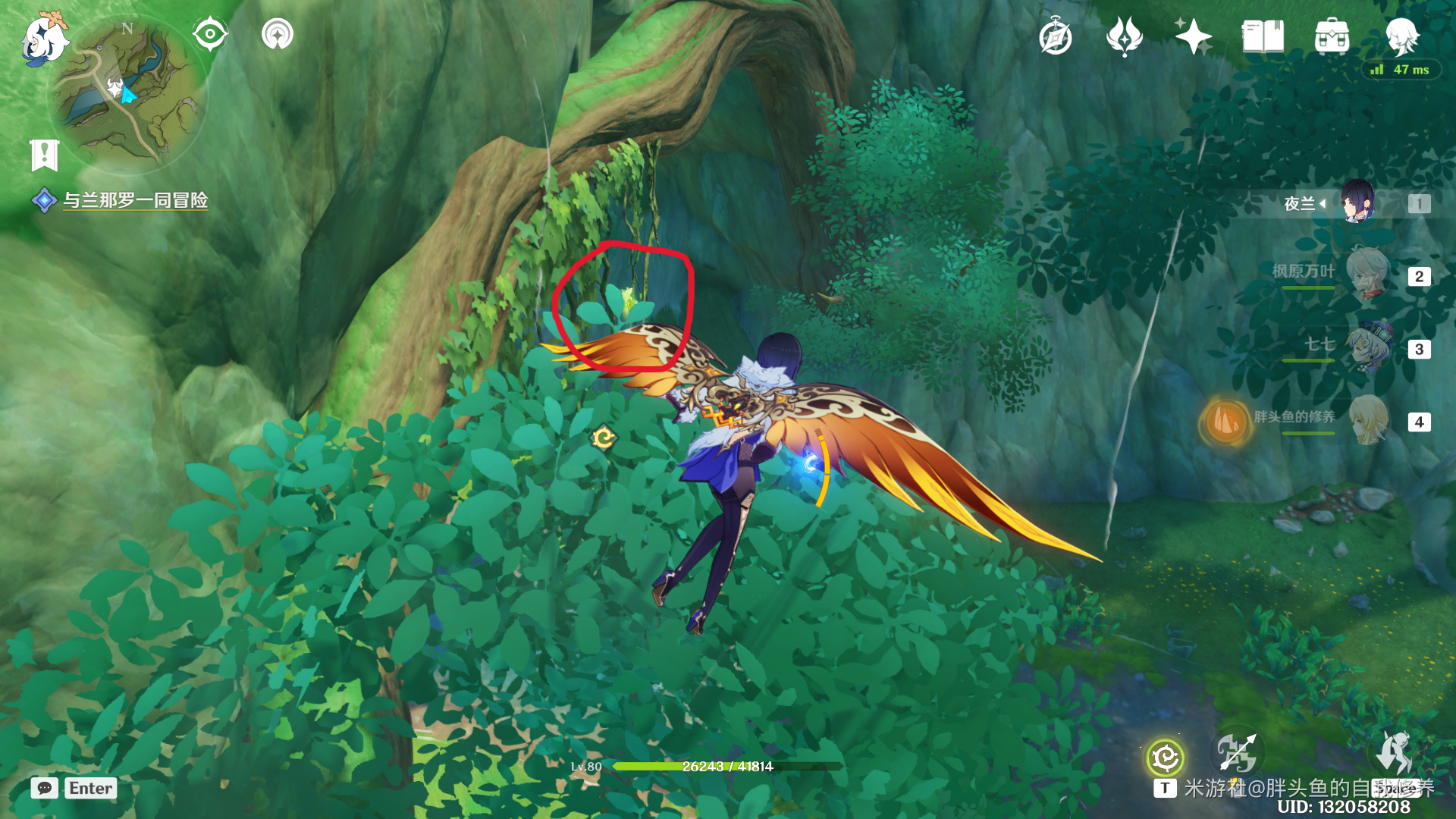This screenshot has width=1456, height=819.
Task: Use the green gadget skill icon
Action: [x=1165, y=757]
